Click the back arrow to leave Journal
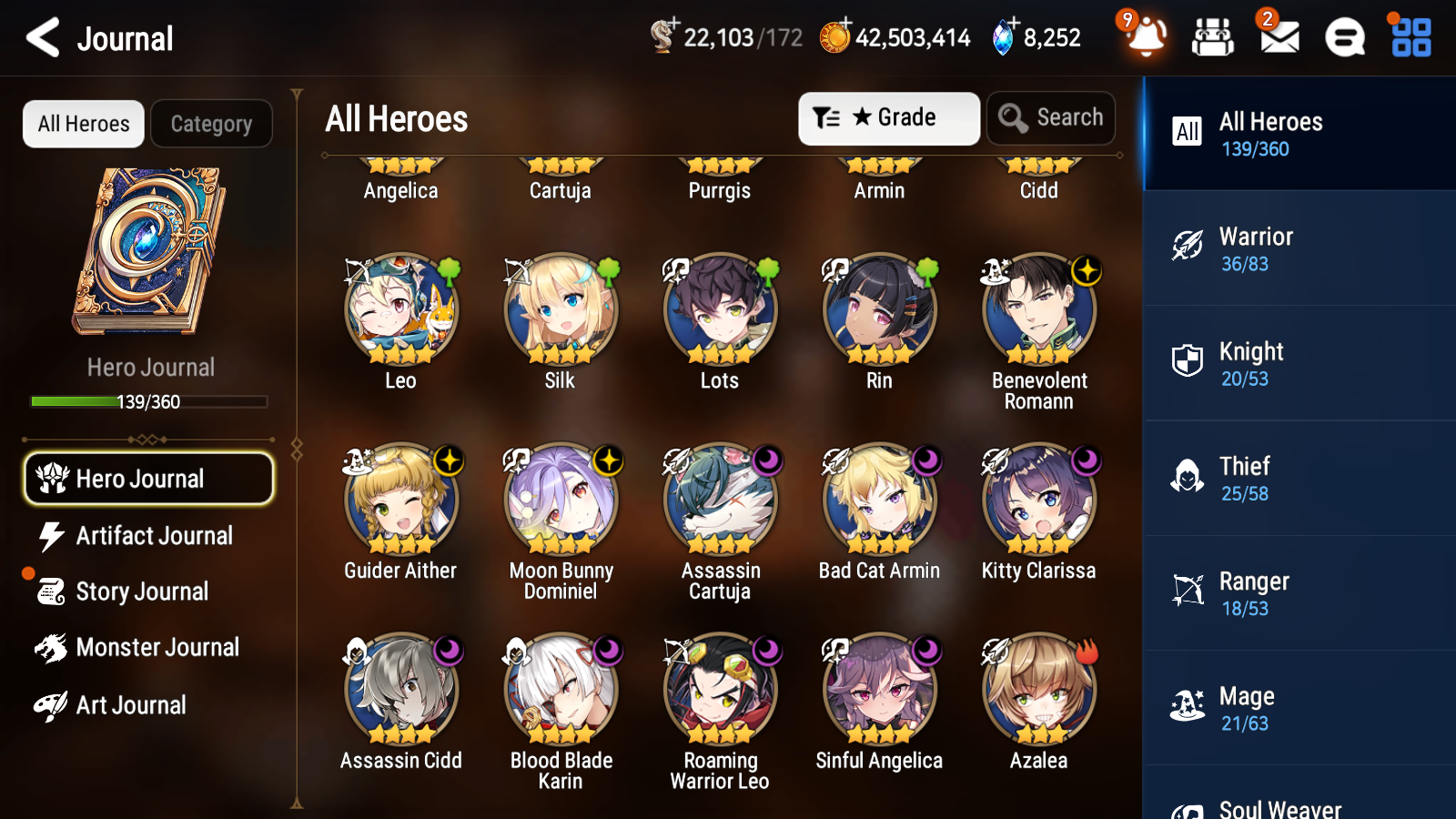This screenshot has width=1456, height=819. (40, 38)
